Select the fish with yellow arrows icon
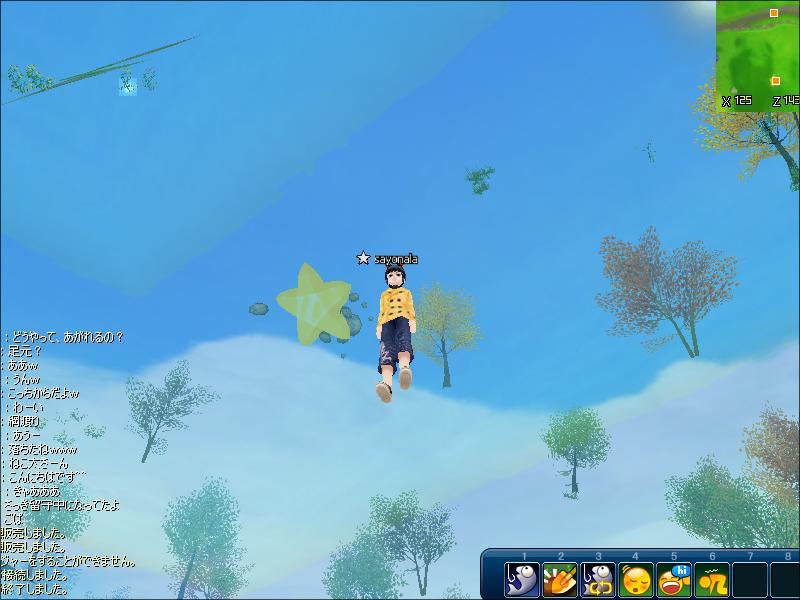The width and height of the screenshot is (800, 600). click(x=599, y=580)
